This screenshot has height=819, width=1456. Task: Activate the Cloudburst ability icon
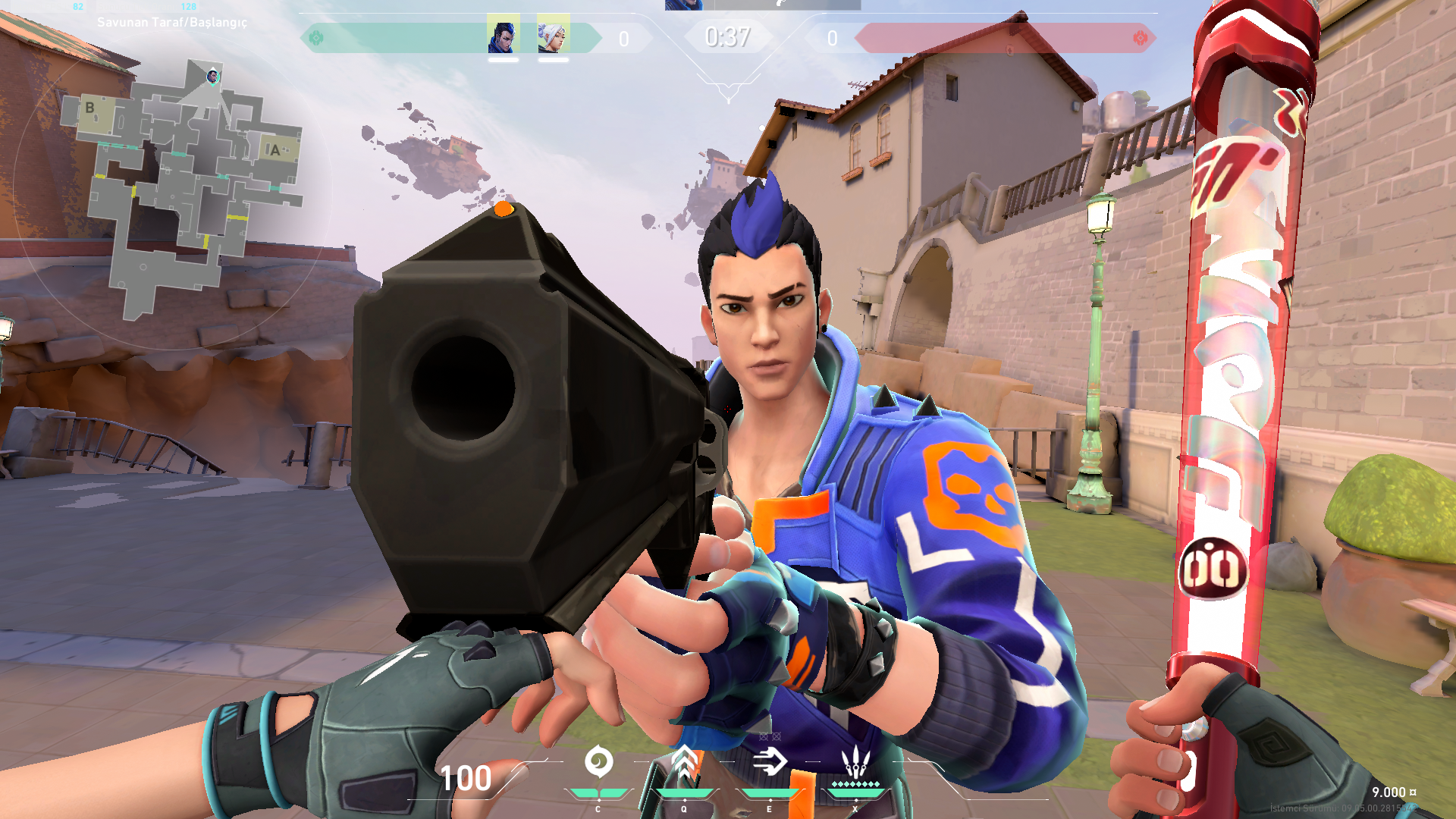click(x=598, y=762)
